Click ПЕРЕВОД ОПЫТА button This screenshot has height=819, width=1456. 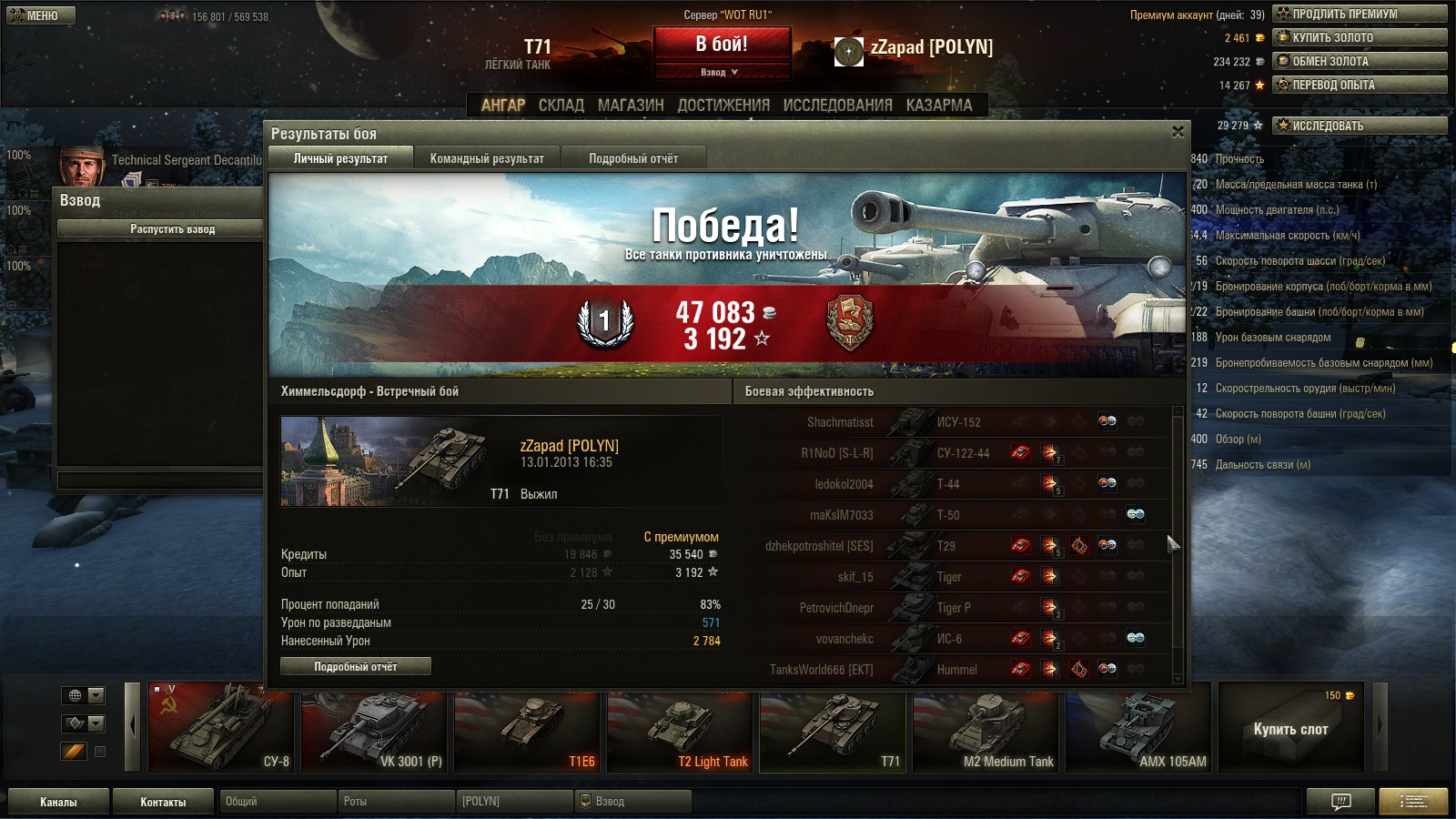tap(1360, 85)
